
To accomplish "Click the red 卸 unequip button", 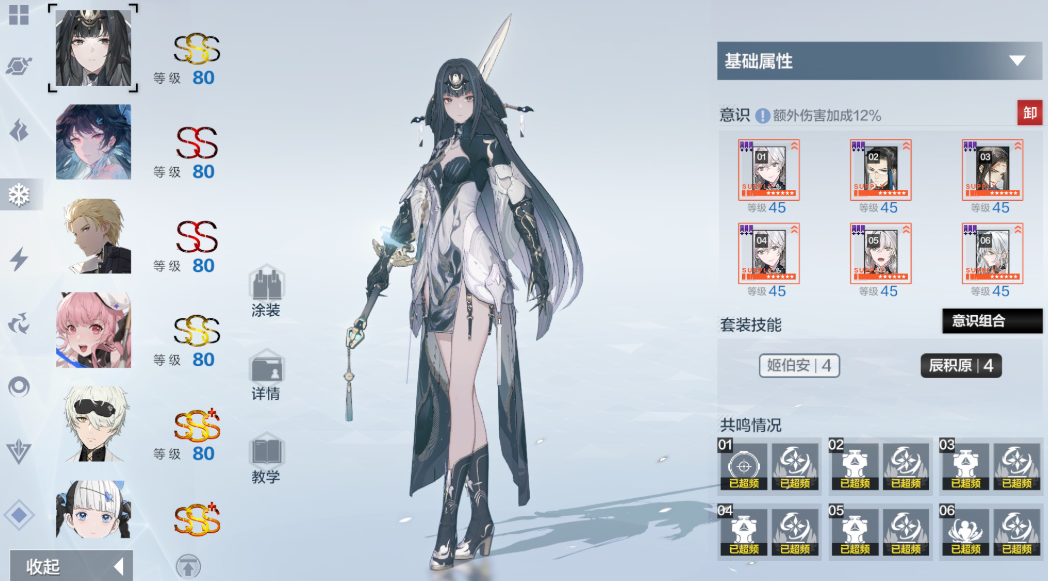I will click(x=1029, y=113).
